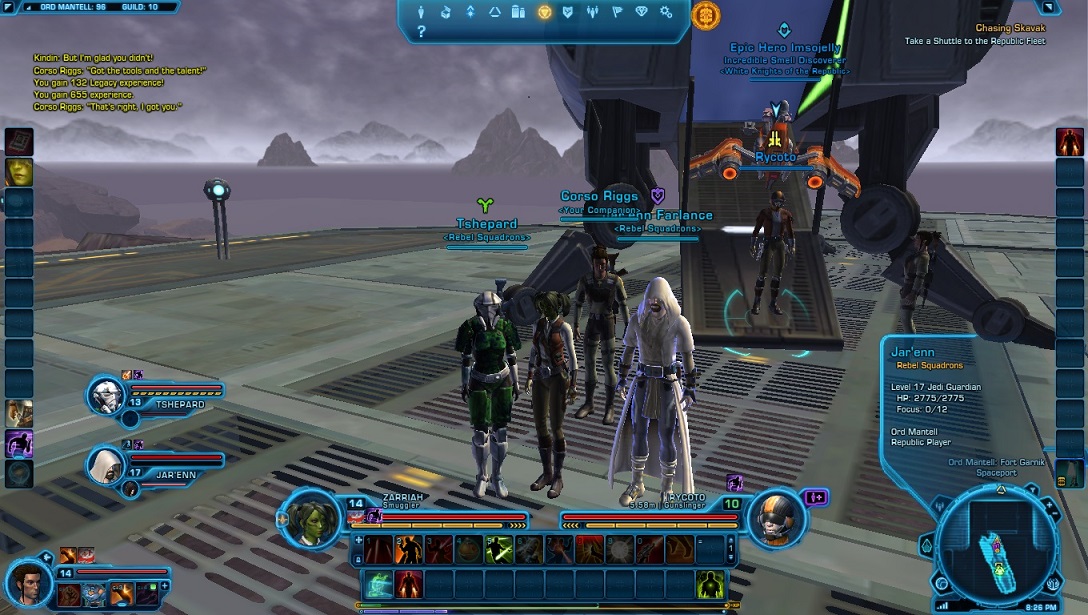This screenshot has height=615, width=1088.
Task: Select party member Tshepard's portrait frame
Action: (108, 397)
